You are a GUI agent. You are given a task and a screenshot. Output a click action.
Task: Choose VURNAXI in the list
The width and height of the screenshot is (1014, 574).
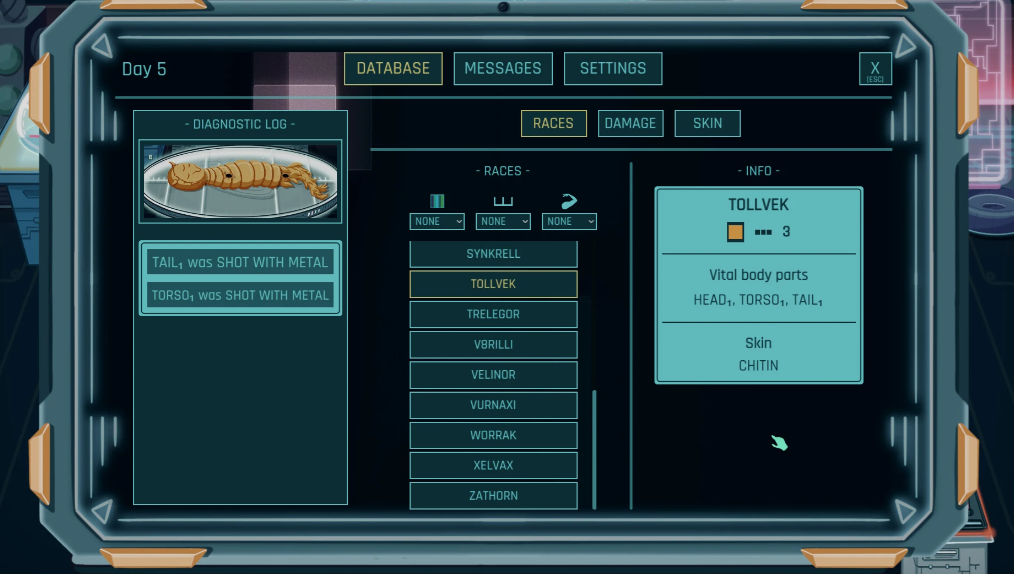click(x=493, y=405)
